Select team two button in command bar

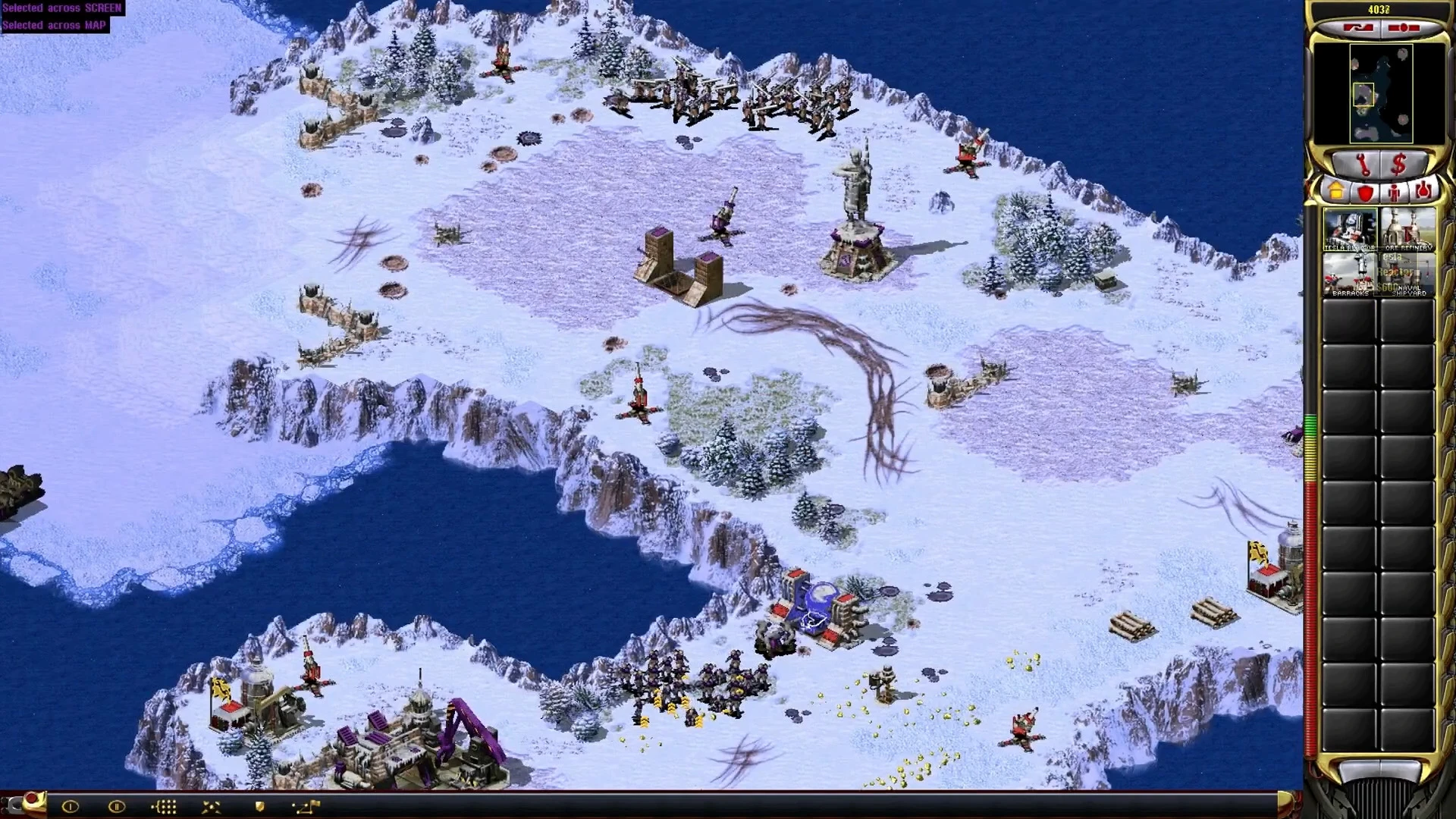click(117, 807)
